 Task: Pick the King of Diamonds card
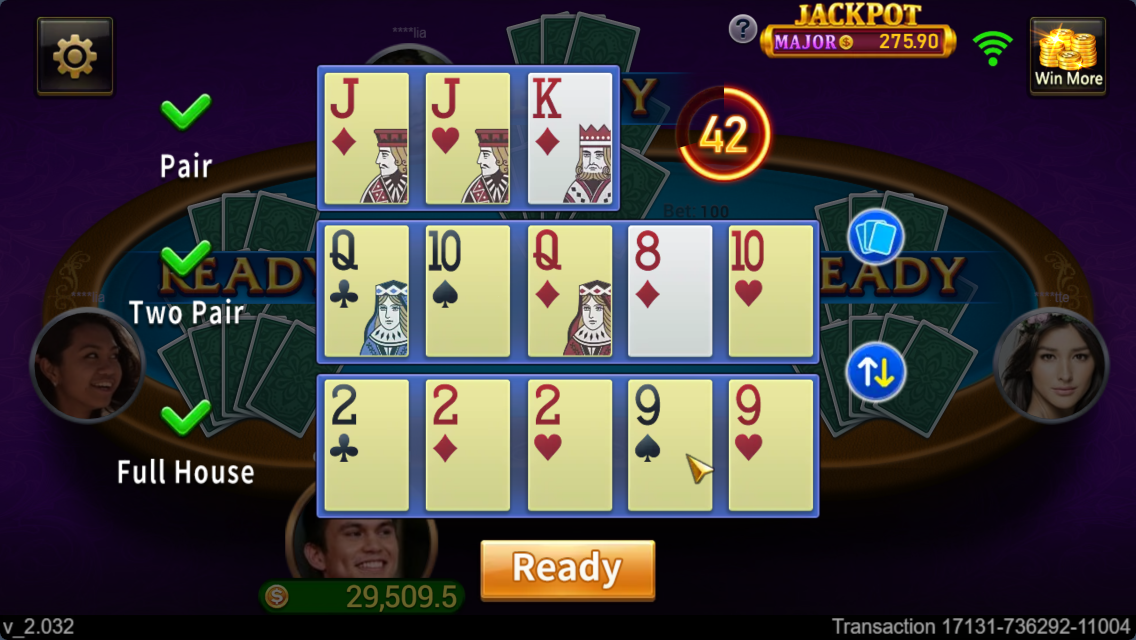click(x=570, y=138)
